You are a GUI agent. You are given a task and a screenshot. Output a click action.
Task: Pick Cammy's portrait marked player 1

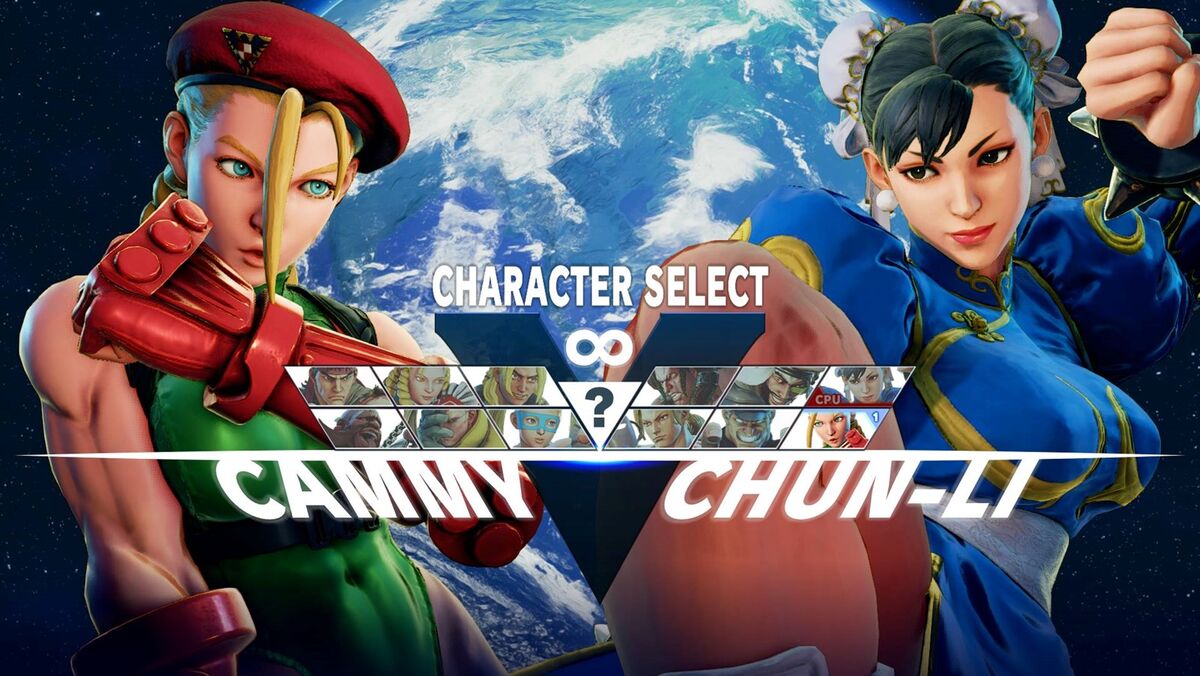tap(834, 427)
